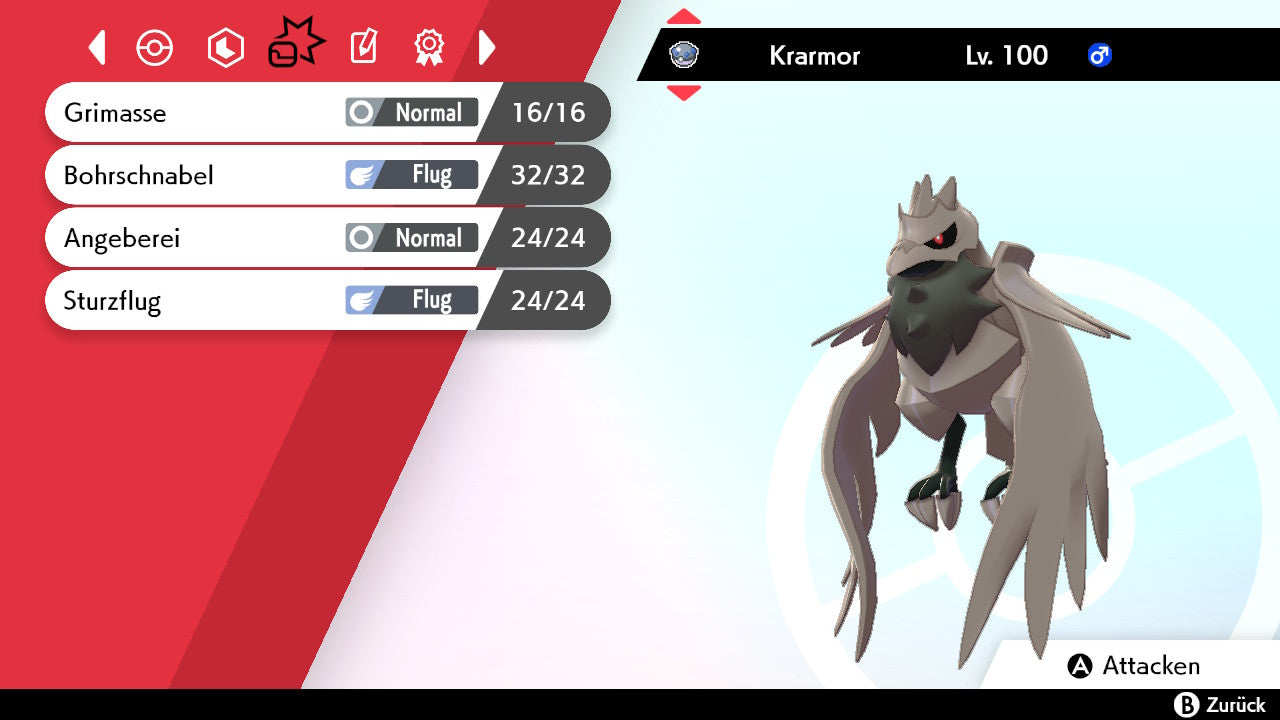Viewport: 1280px width, 720px height.
Task: Open the moves tab with burst icon
Action: pyautogui.click(x=295, y=44)
